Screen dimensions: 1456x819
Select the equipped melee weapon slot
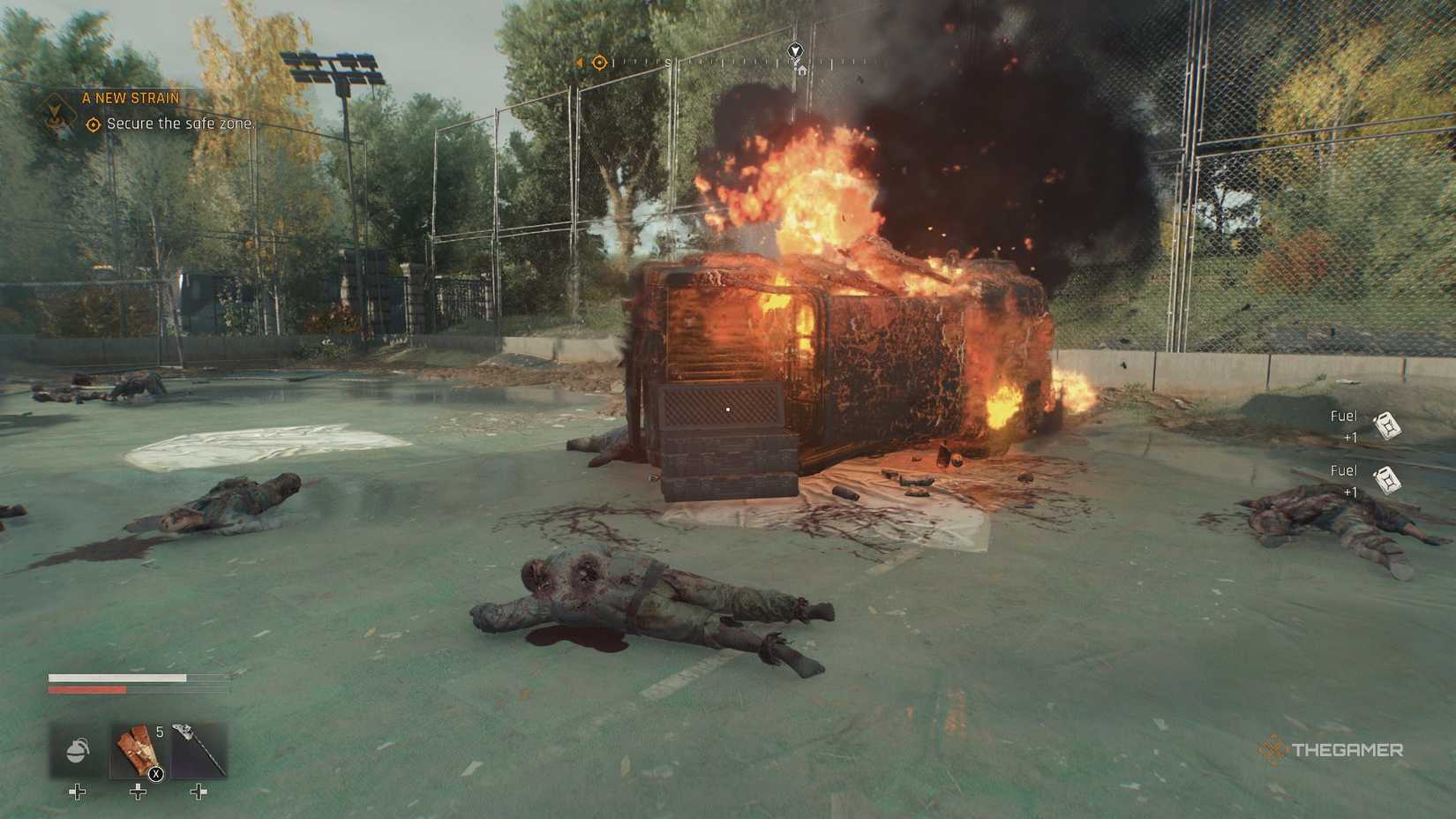click(x=198, y=751)
